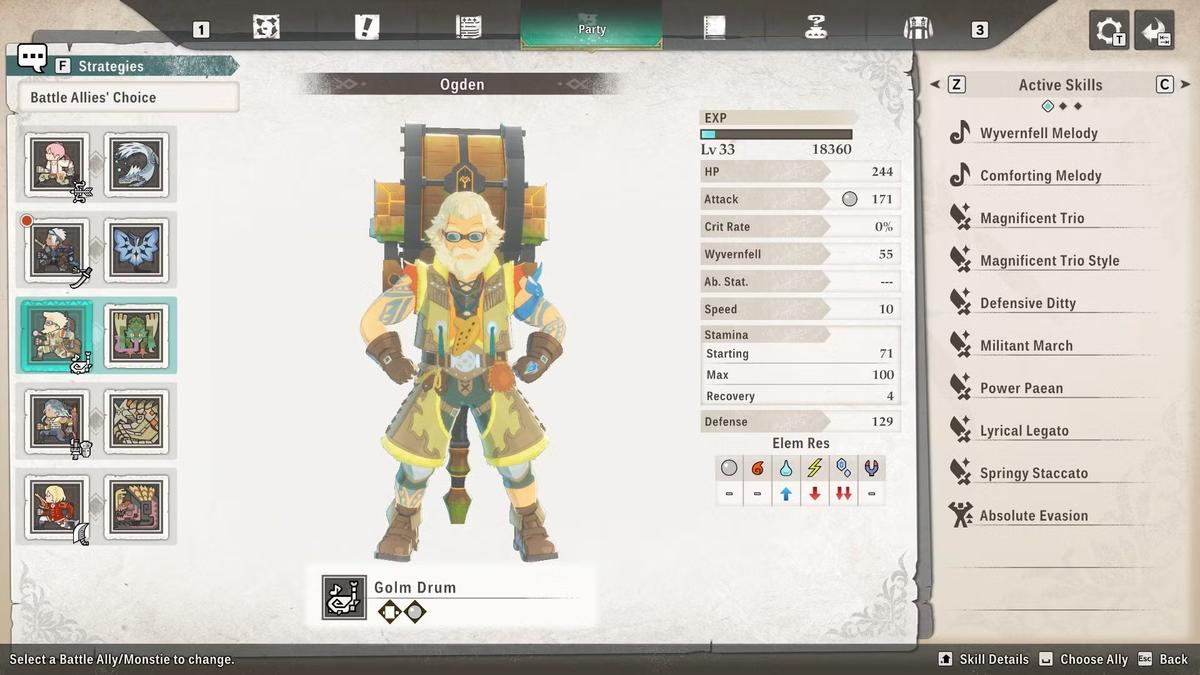Open the blank book tab
This screenshot has height=675, width=1200.
[714, 27]
